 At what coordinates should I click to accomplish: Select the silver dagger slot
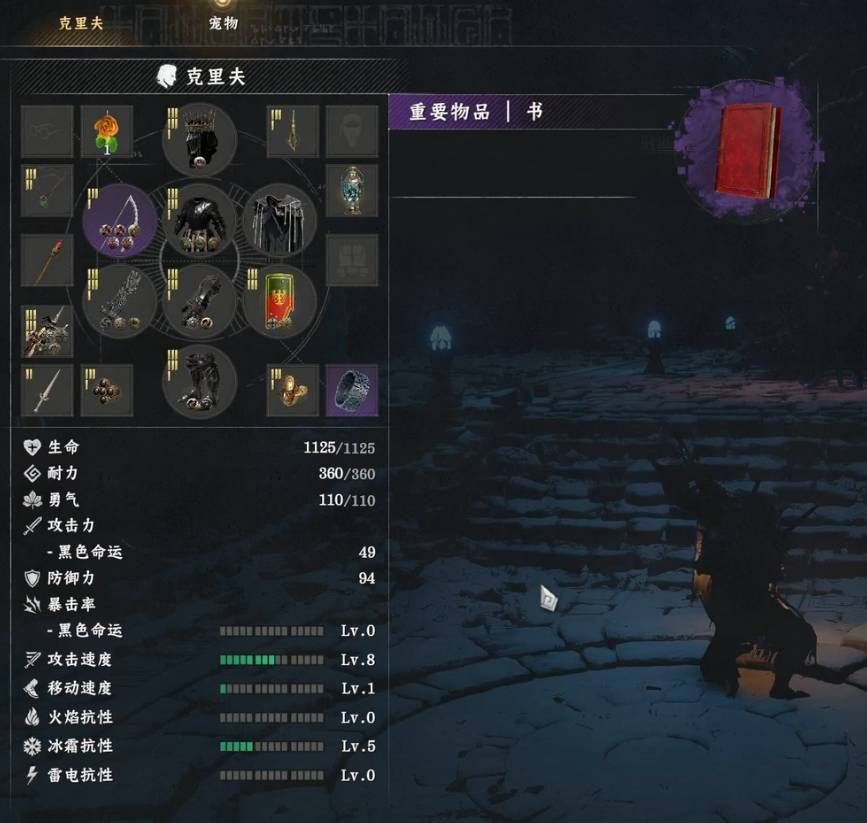click(47, 390)
